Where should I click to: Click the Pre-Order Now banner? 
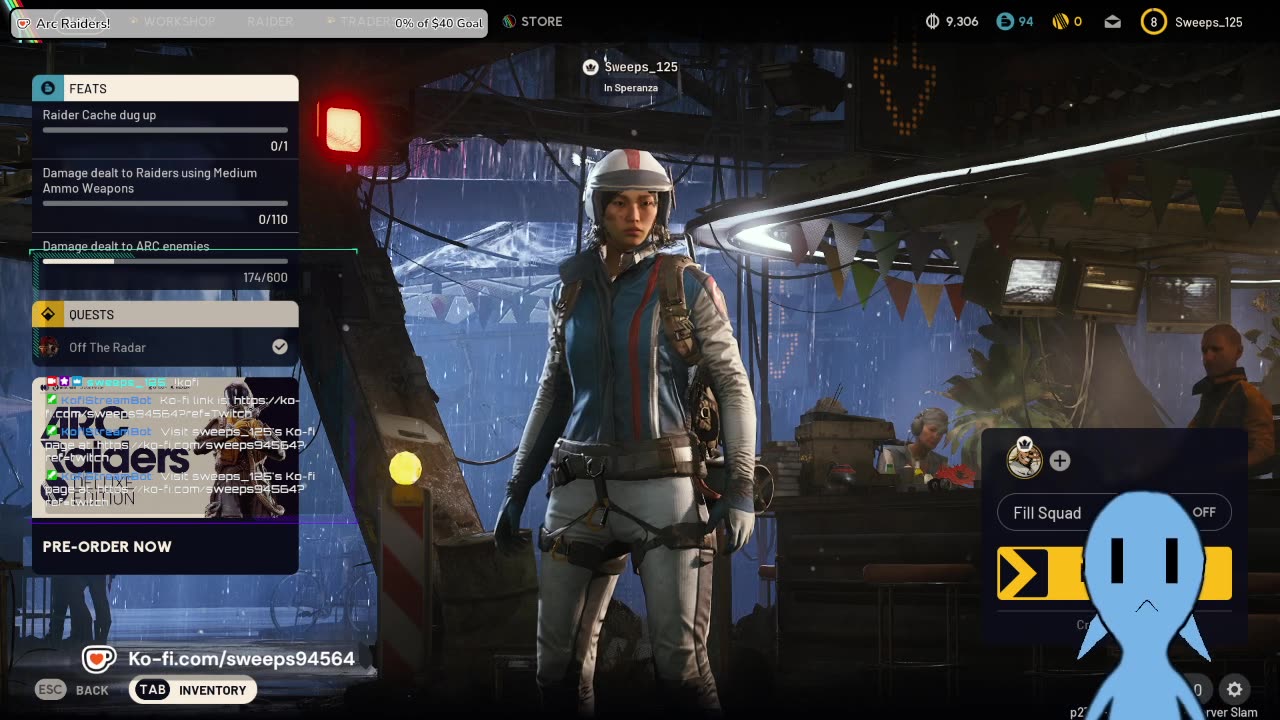pyautogui.click(x=107, y=547)
